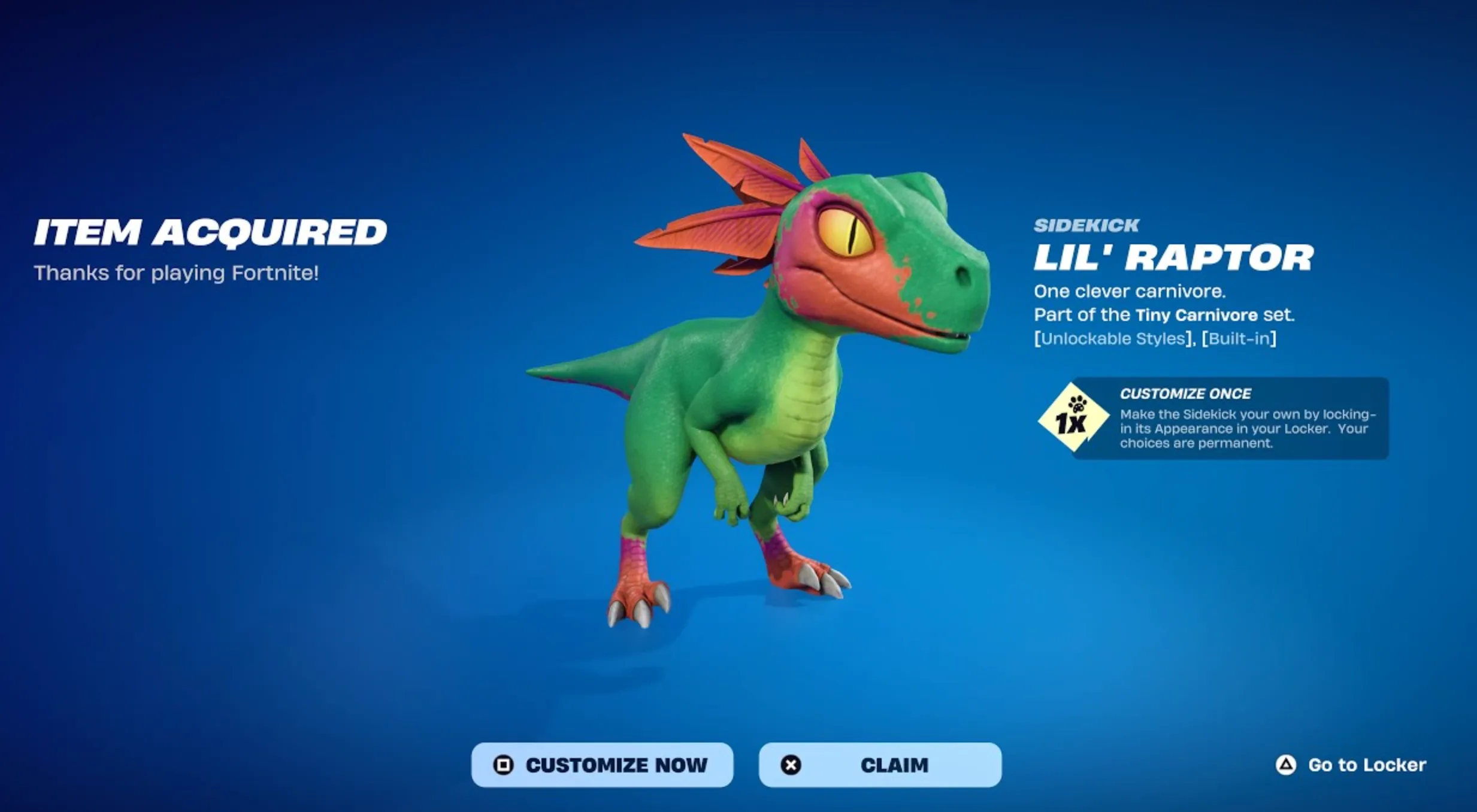Click the blue gradient background area
Viewport: 1477px width, 812px height.
click(240, 539)
